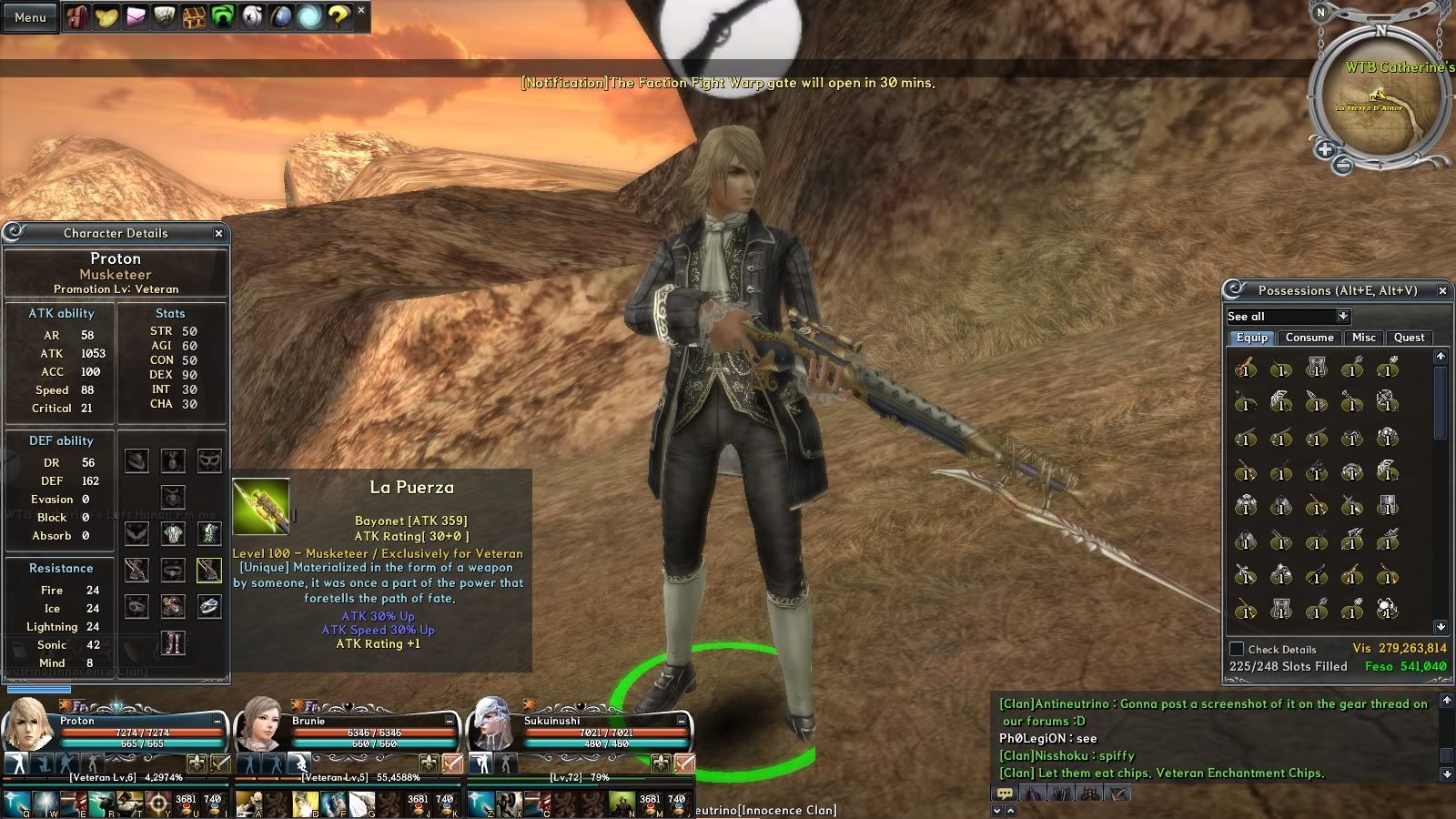Switch to the Misc tab
Screen dimensions: 1456x819
[x=1363, y=338]
